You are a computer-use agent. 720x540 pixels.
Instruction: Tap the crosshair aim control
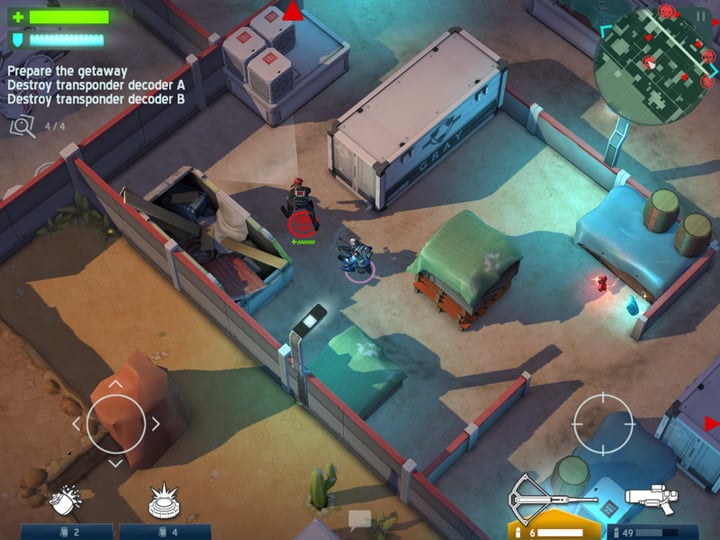(603, 424)
